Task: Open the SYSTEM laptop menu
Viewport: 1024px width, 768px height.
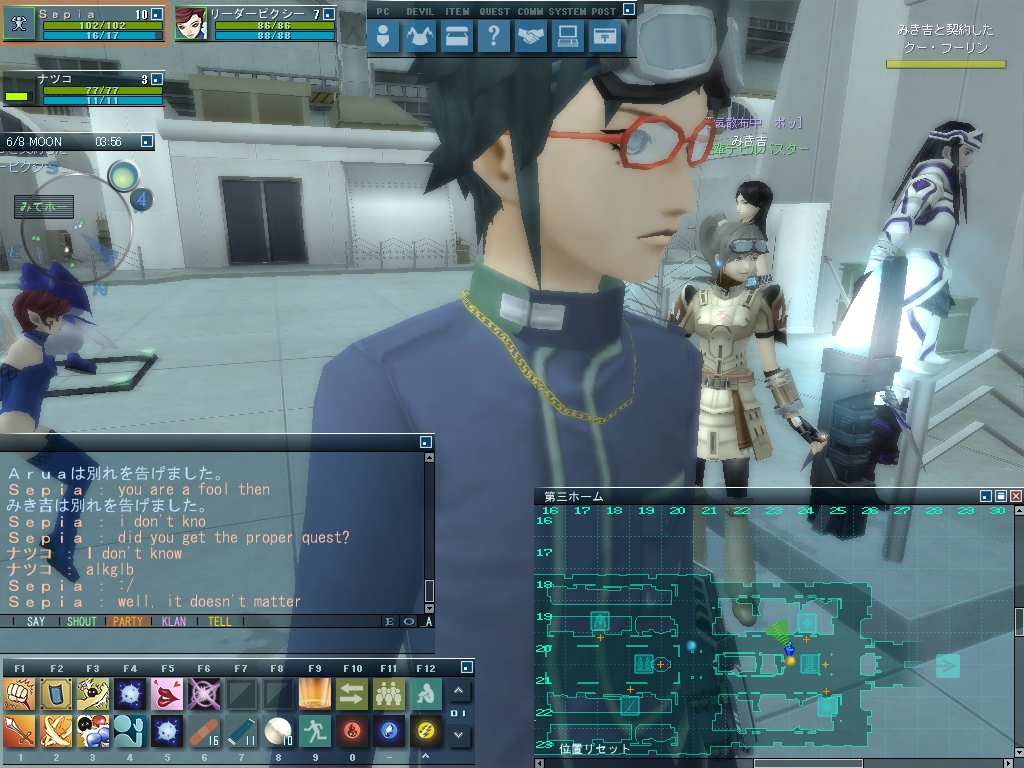Action: pos(568,37)
